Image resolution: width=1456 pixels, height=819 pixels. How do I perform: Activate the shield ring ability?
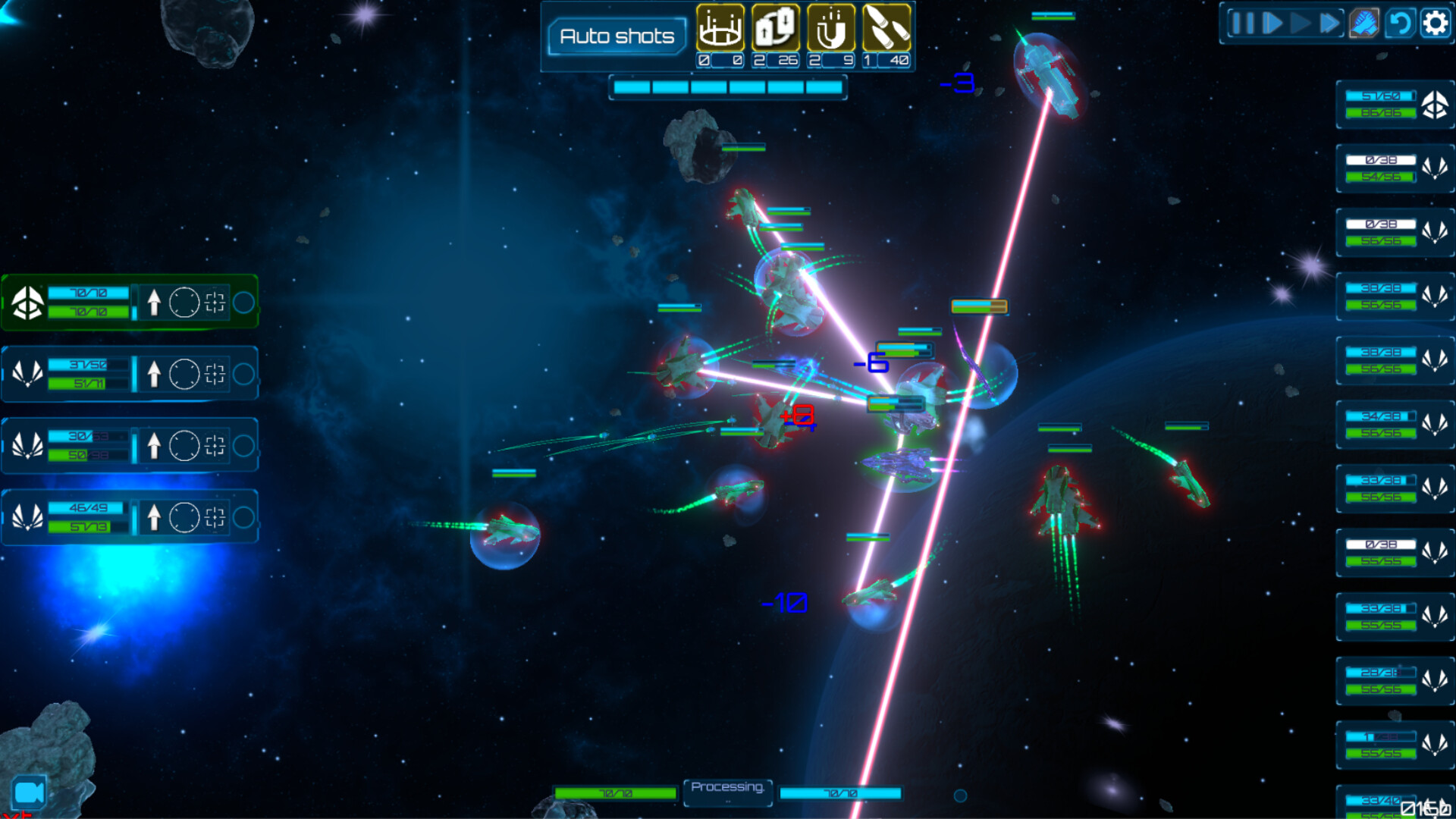tap(720, 28)
